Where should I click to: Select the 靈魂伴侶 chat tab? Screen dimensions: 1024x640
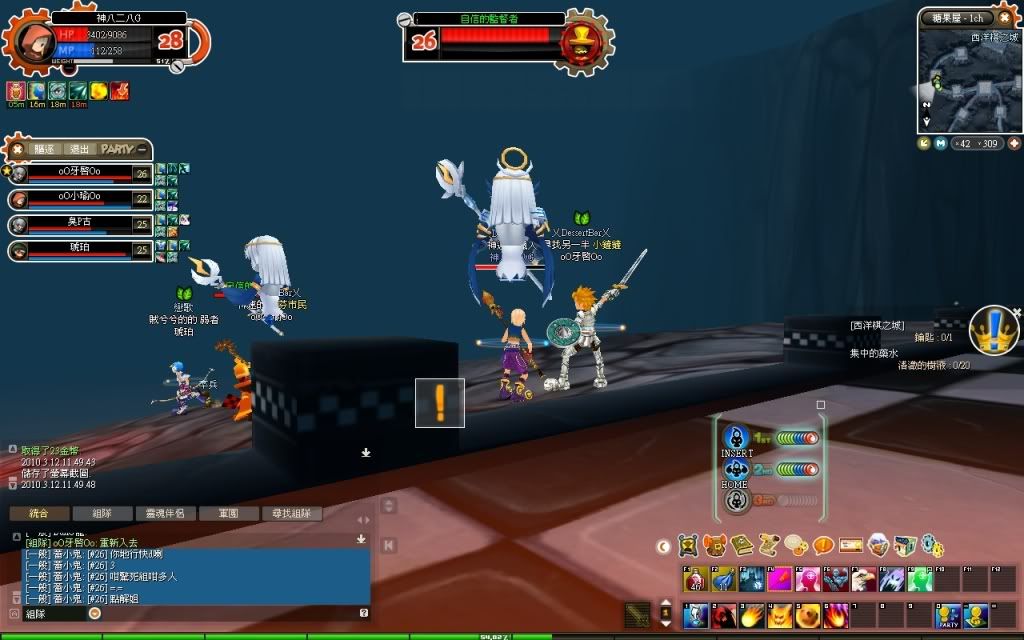point(165,514)
